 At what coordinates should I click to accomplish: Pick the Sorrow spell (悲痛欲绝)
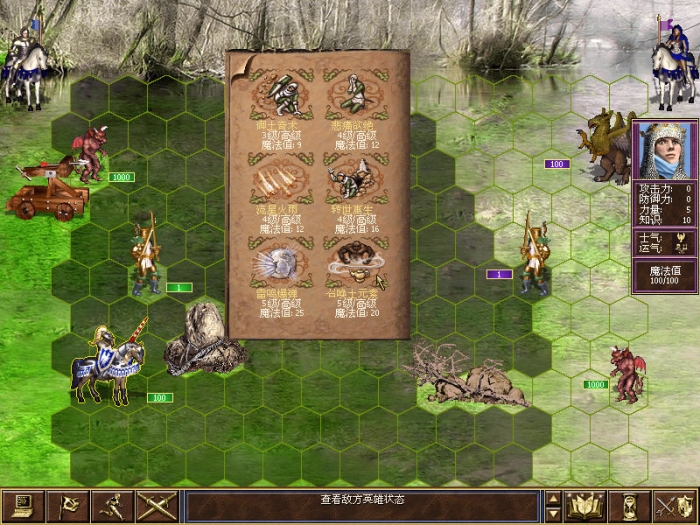pos(351,97)
